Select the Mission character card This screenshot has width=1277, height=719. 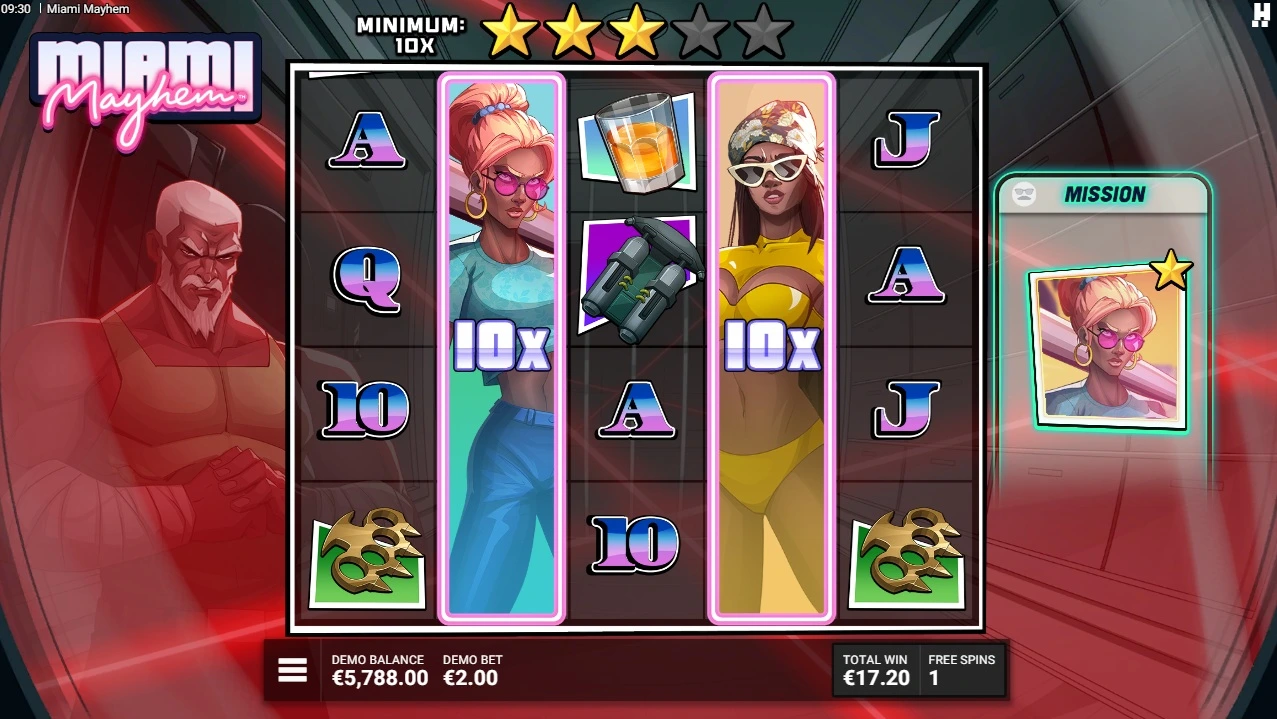tap(1108, 347)
